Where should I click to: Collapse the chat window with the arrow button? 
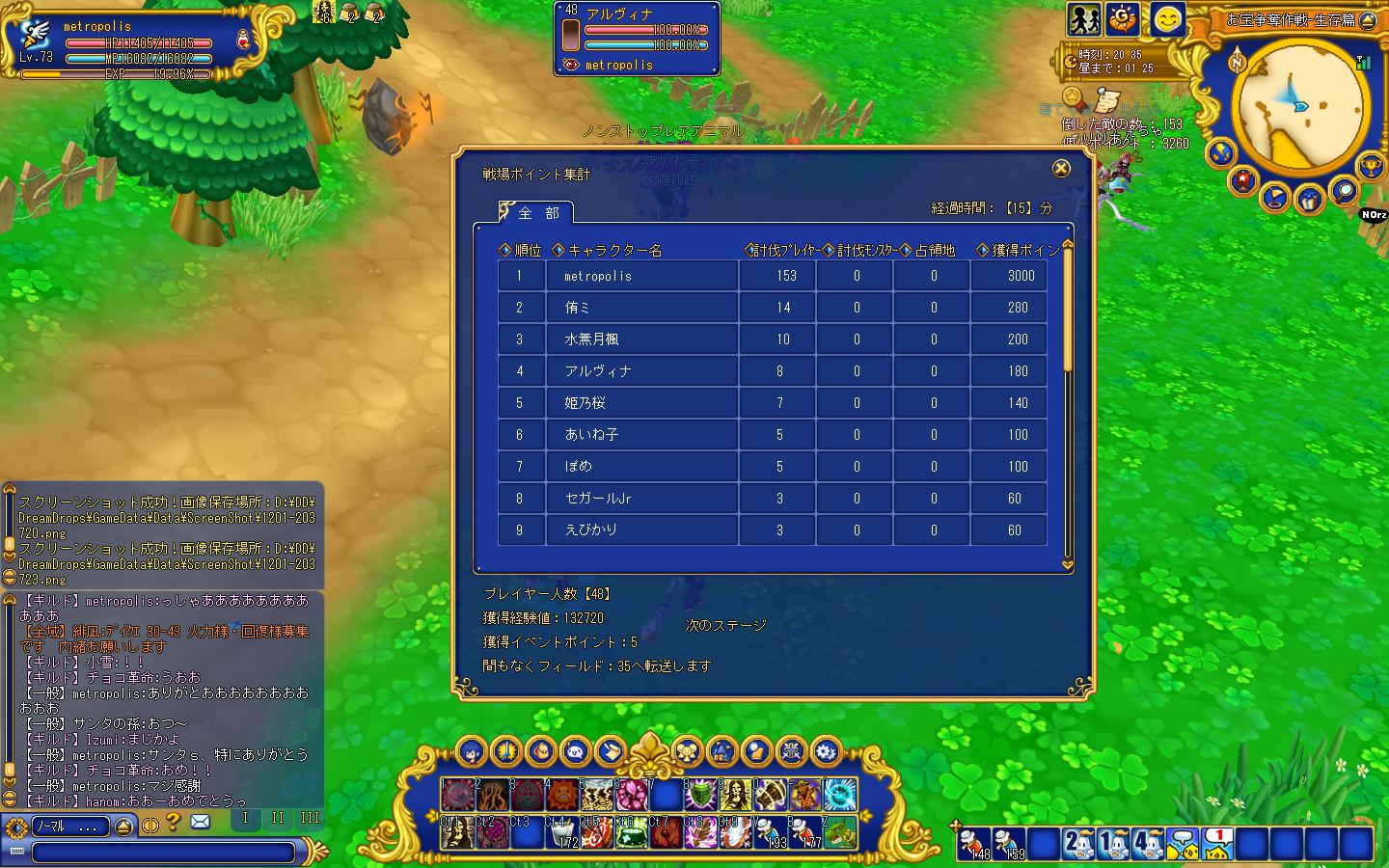(x=123, y=827)
